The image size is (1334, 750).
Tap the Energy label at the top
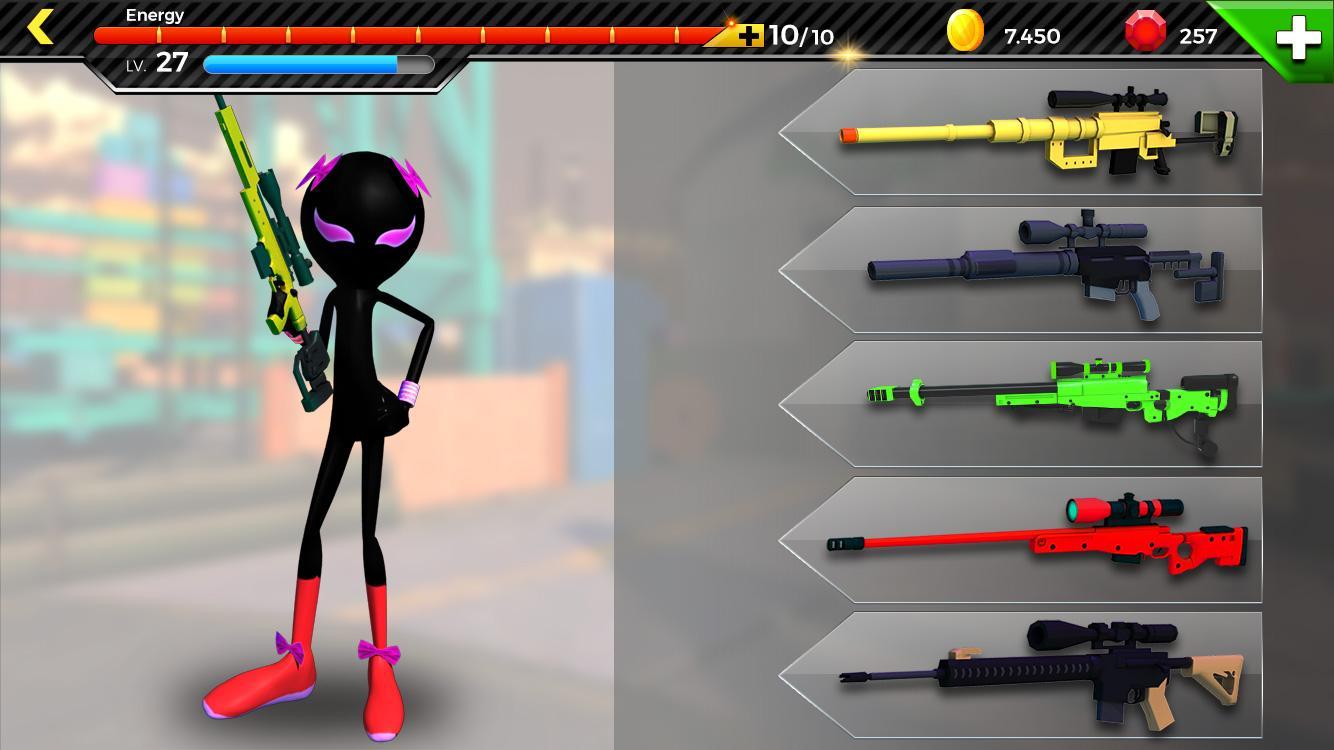[x=154, y=15]
